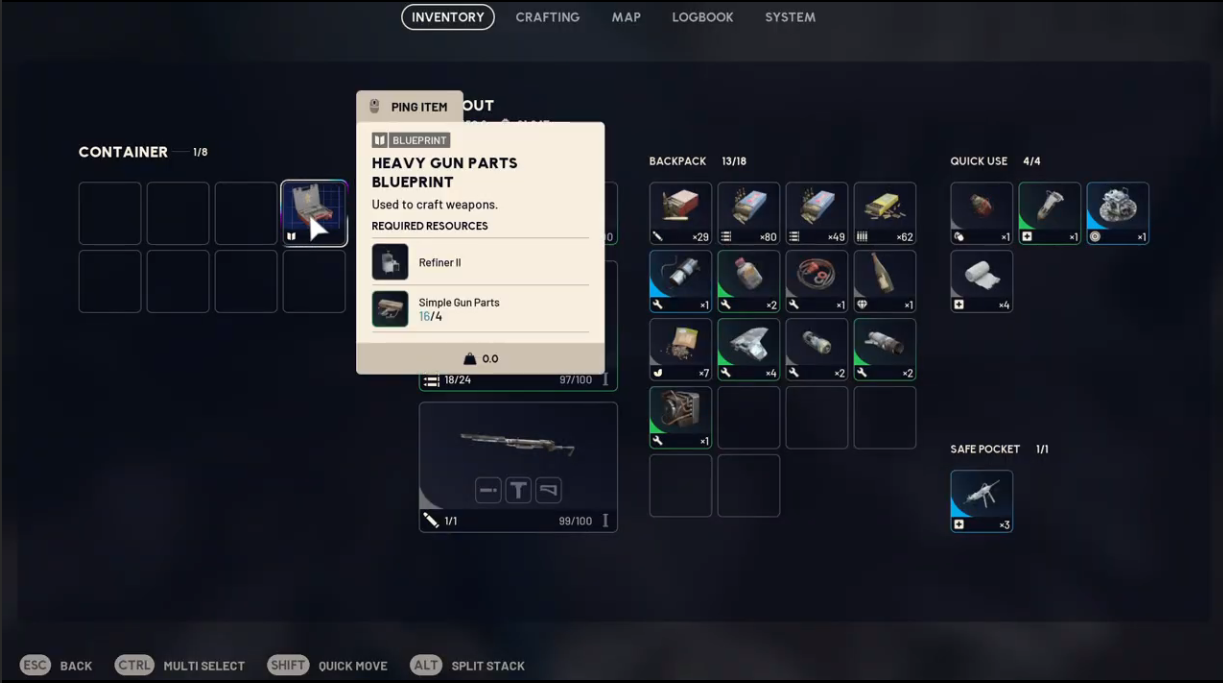Viewport: 1223px width, 683px height.
Task: Choose the x80 ammo stack
Action: pyautogui.click(x=749, y=213)
